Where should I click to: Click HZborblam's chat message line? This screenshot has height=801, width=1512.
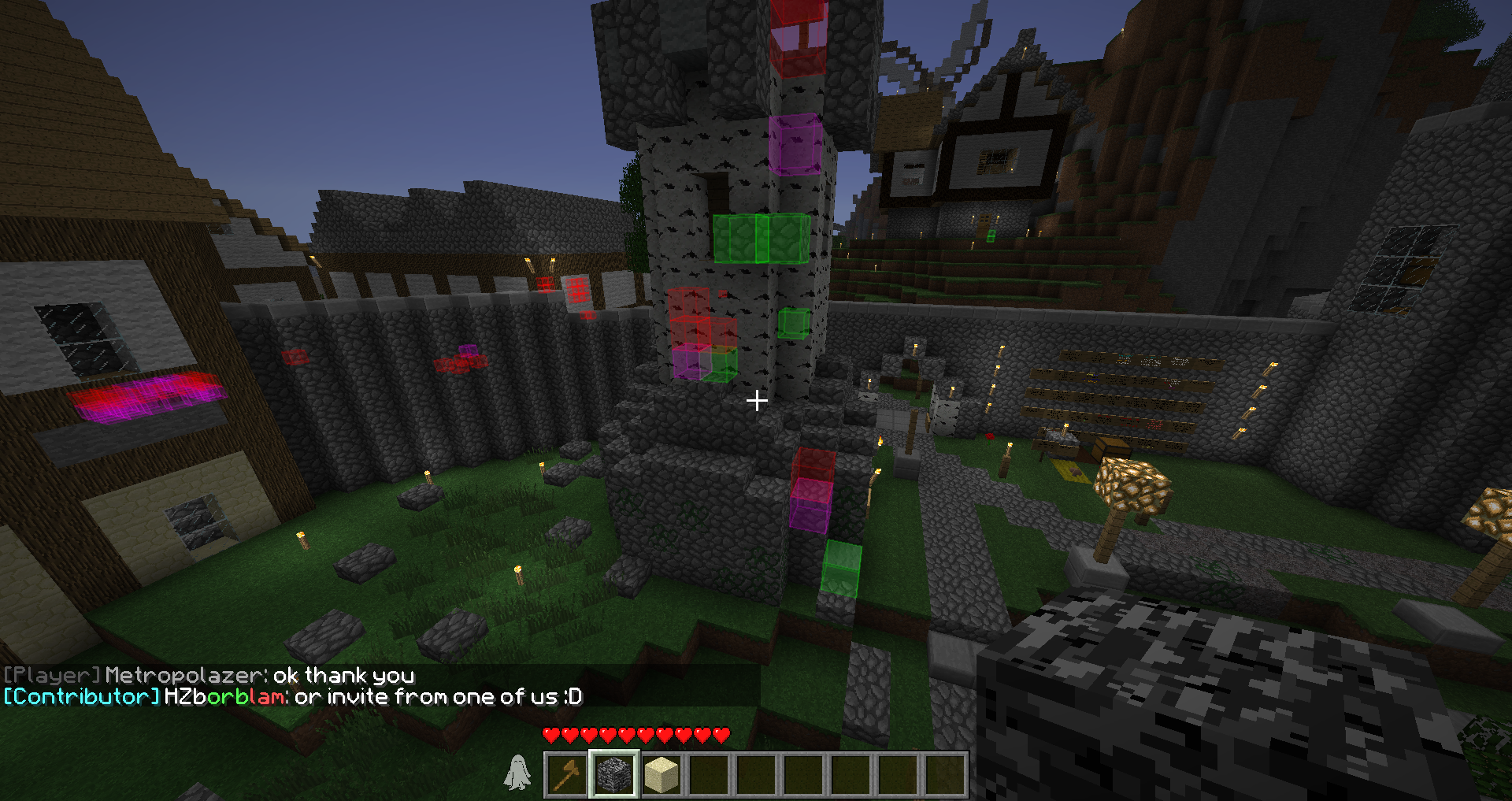(x=293, y=697)
